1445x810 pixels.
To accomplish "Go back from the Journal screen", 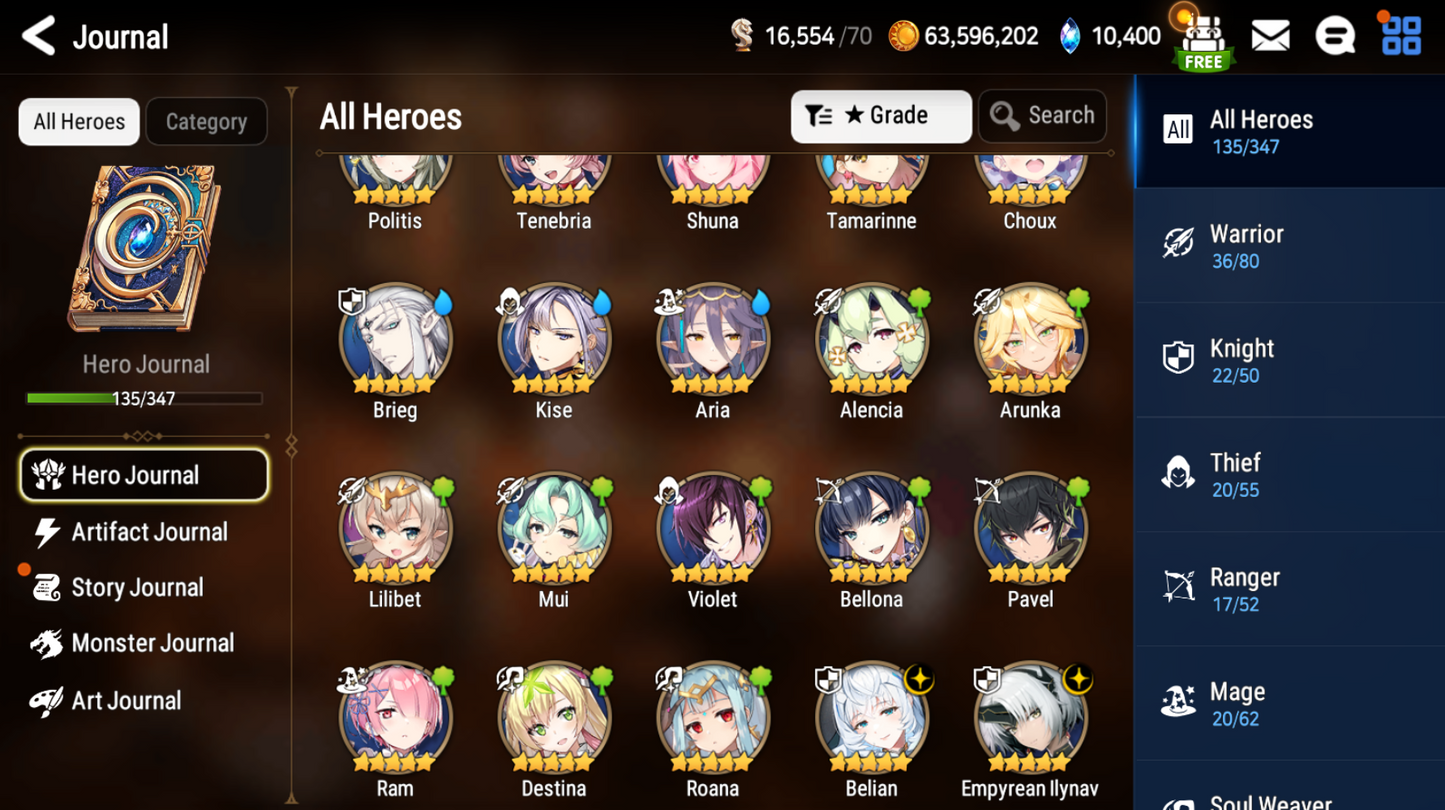I will [39, 37].
